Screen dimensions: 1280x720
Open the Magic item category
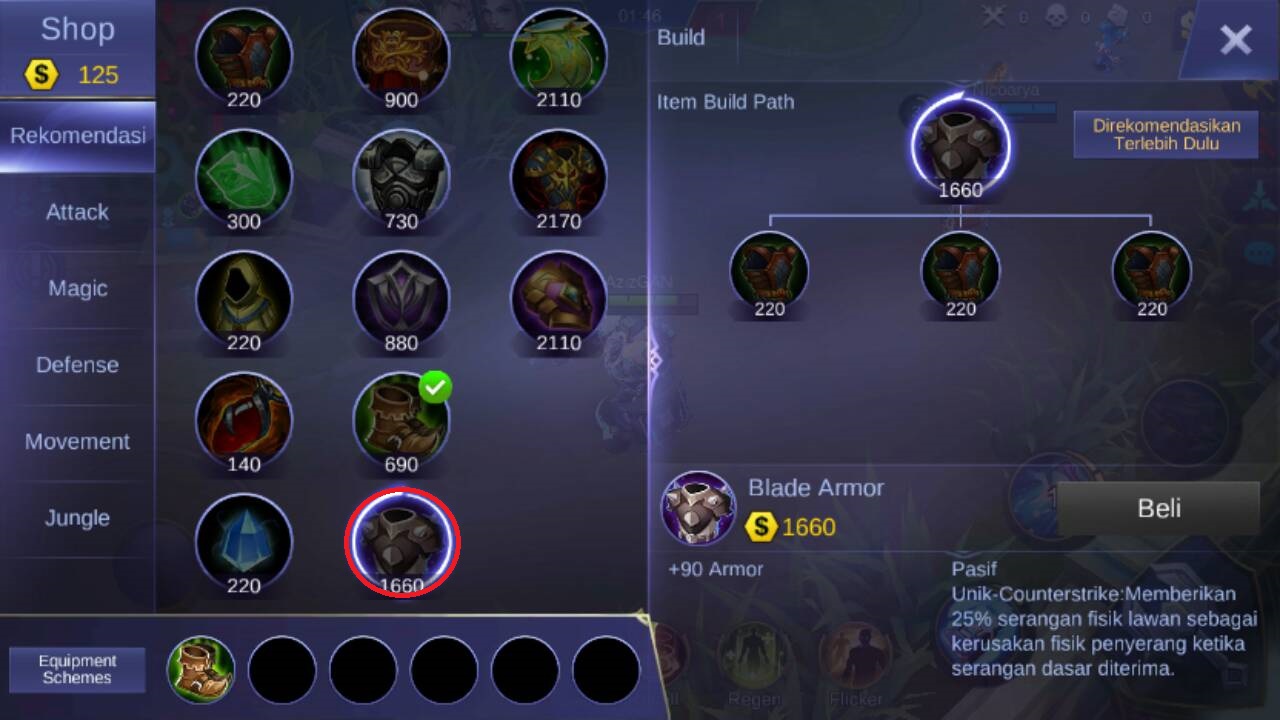coord(77,289)
